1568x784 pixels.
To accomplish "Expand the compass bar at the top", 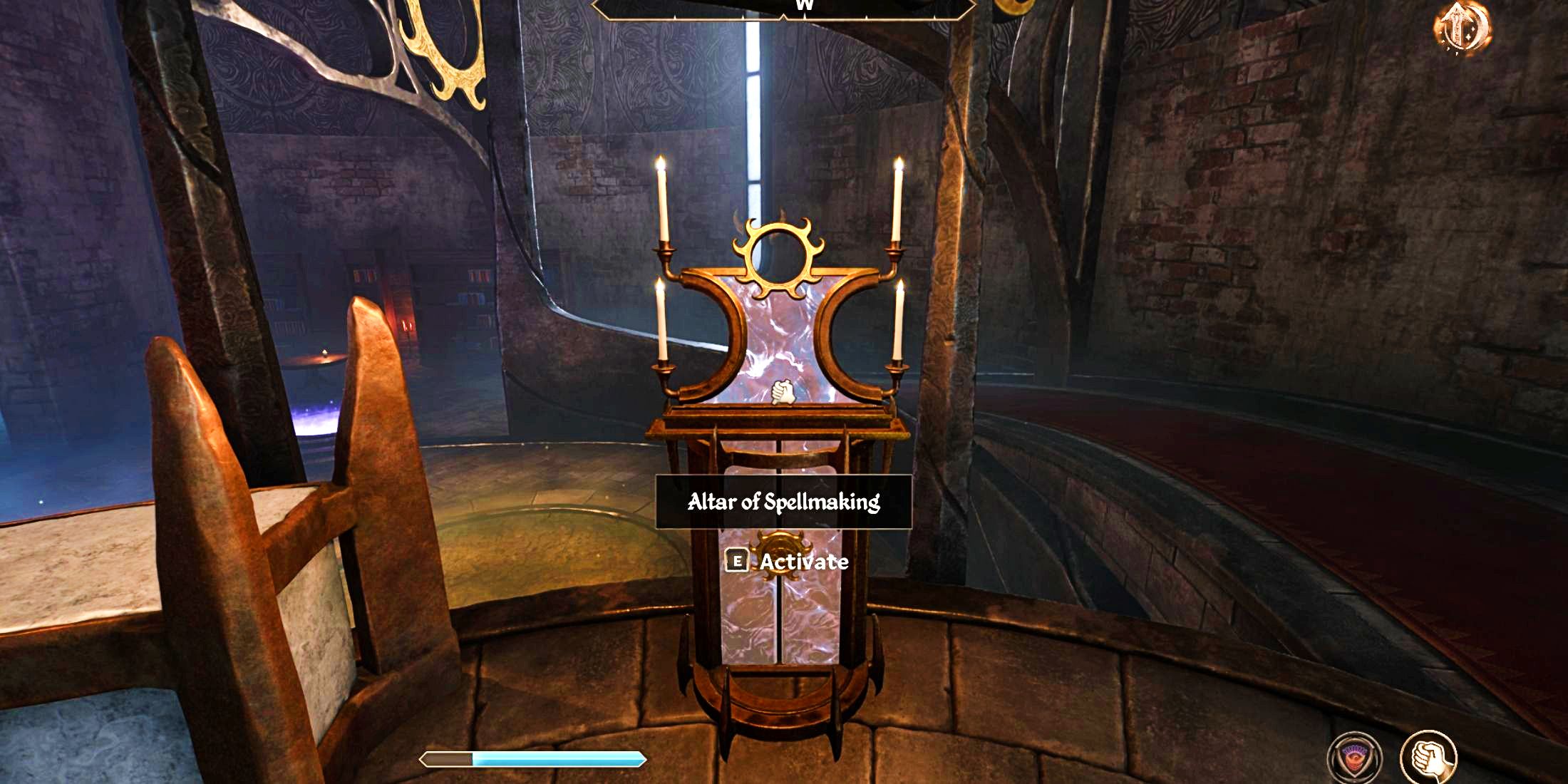I will [x=784, y=11].
